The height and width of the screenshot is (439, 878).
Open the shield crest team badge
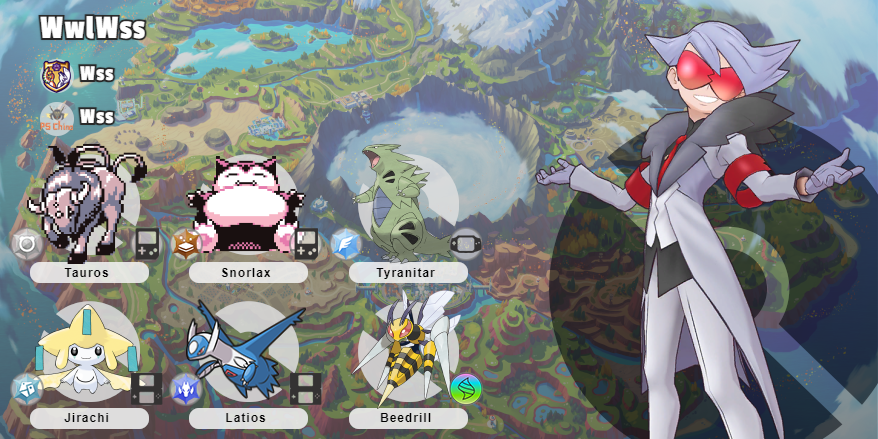click(x=56, y=74)
